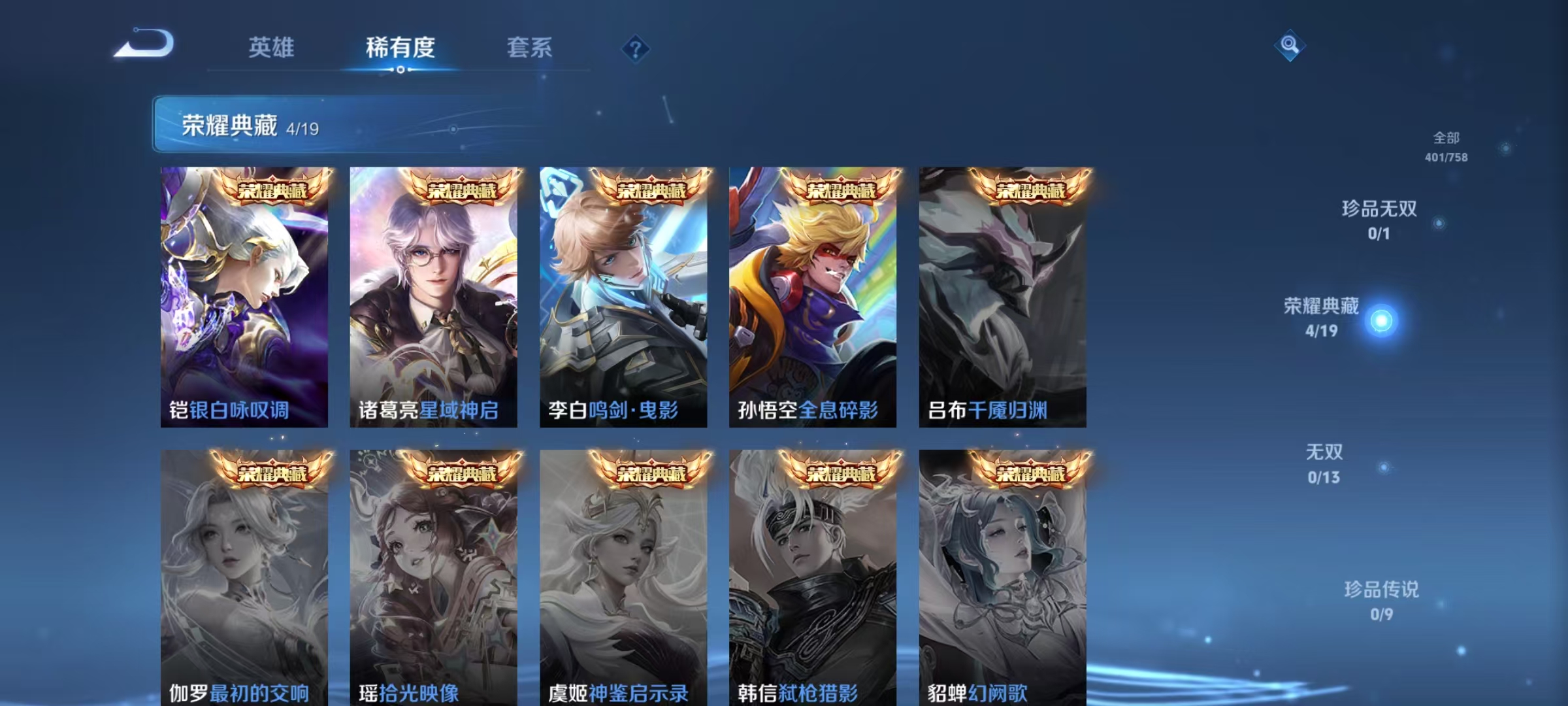The image size is (1568, 706).
Task: Click the 401/758 collection progress counter
Action: tap(1445, 157)
